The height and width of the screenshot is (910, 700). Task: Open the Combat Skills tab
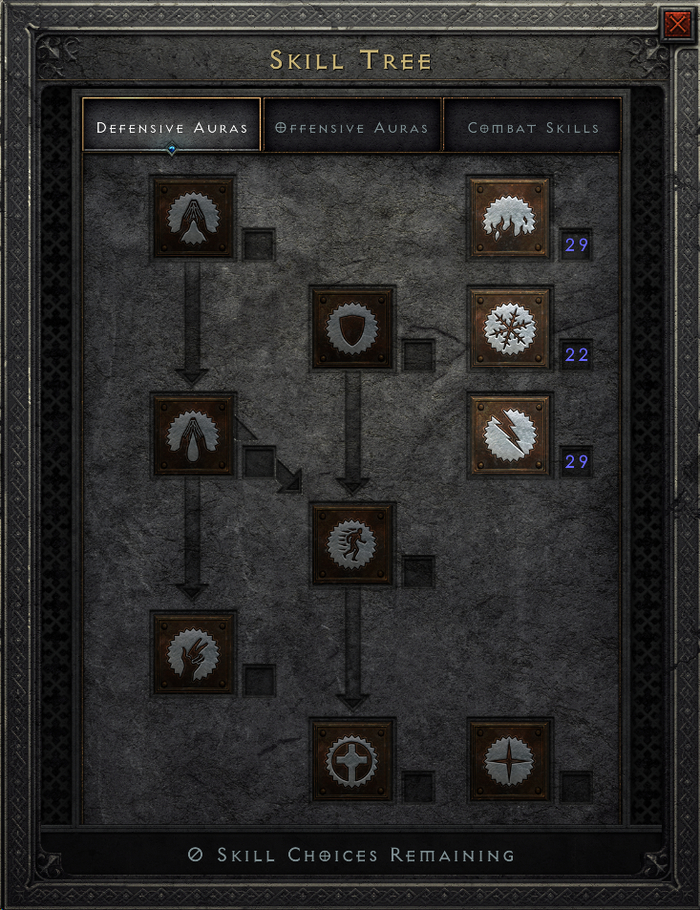(532, 127)
